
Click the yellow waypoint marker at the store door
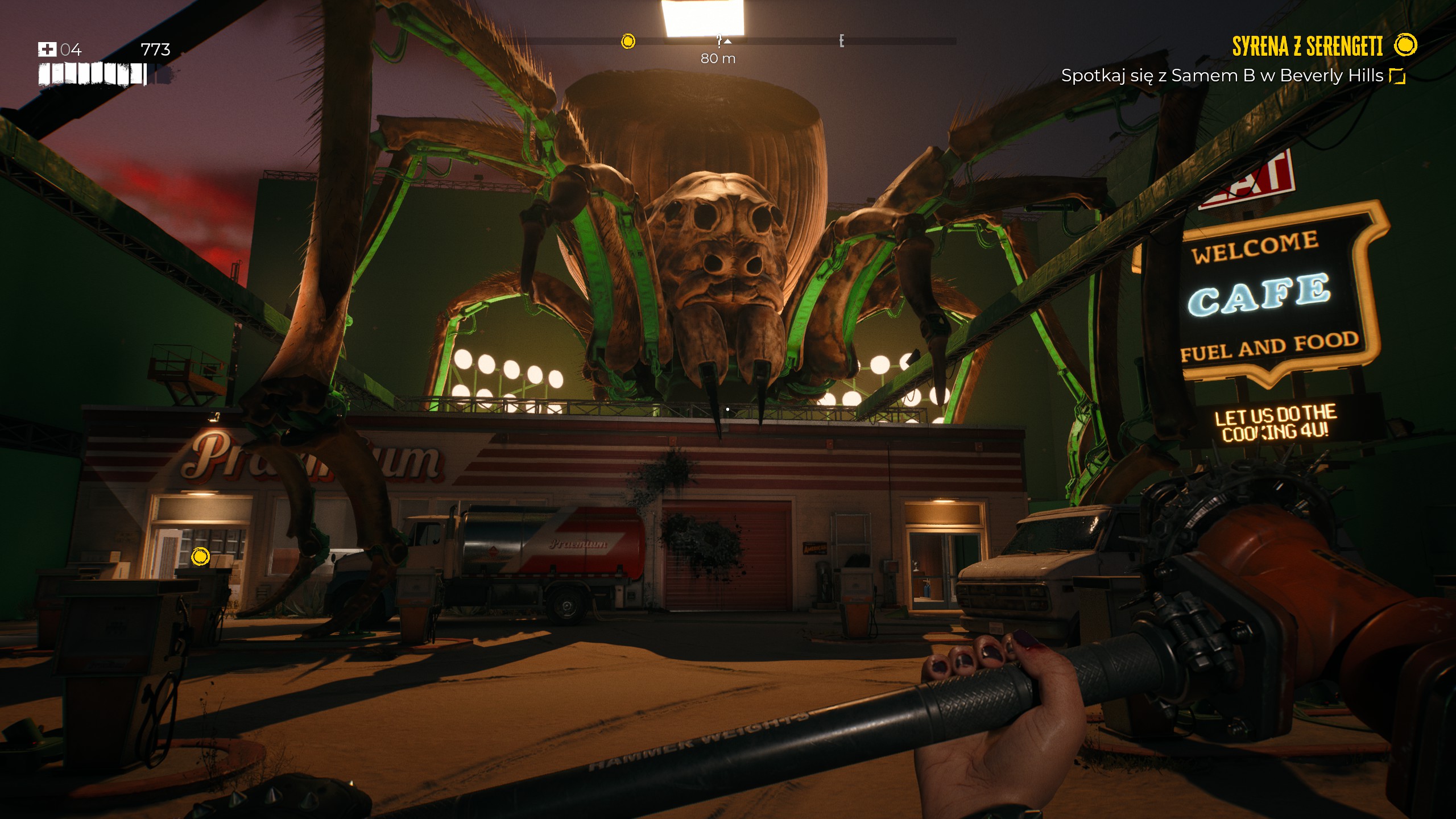(200, 556)
